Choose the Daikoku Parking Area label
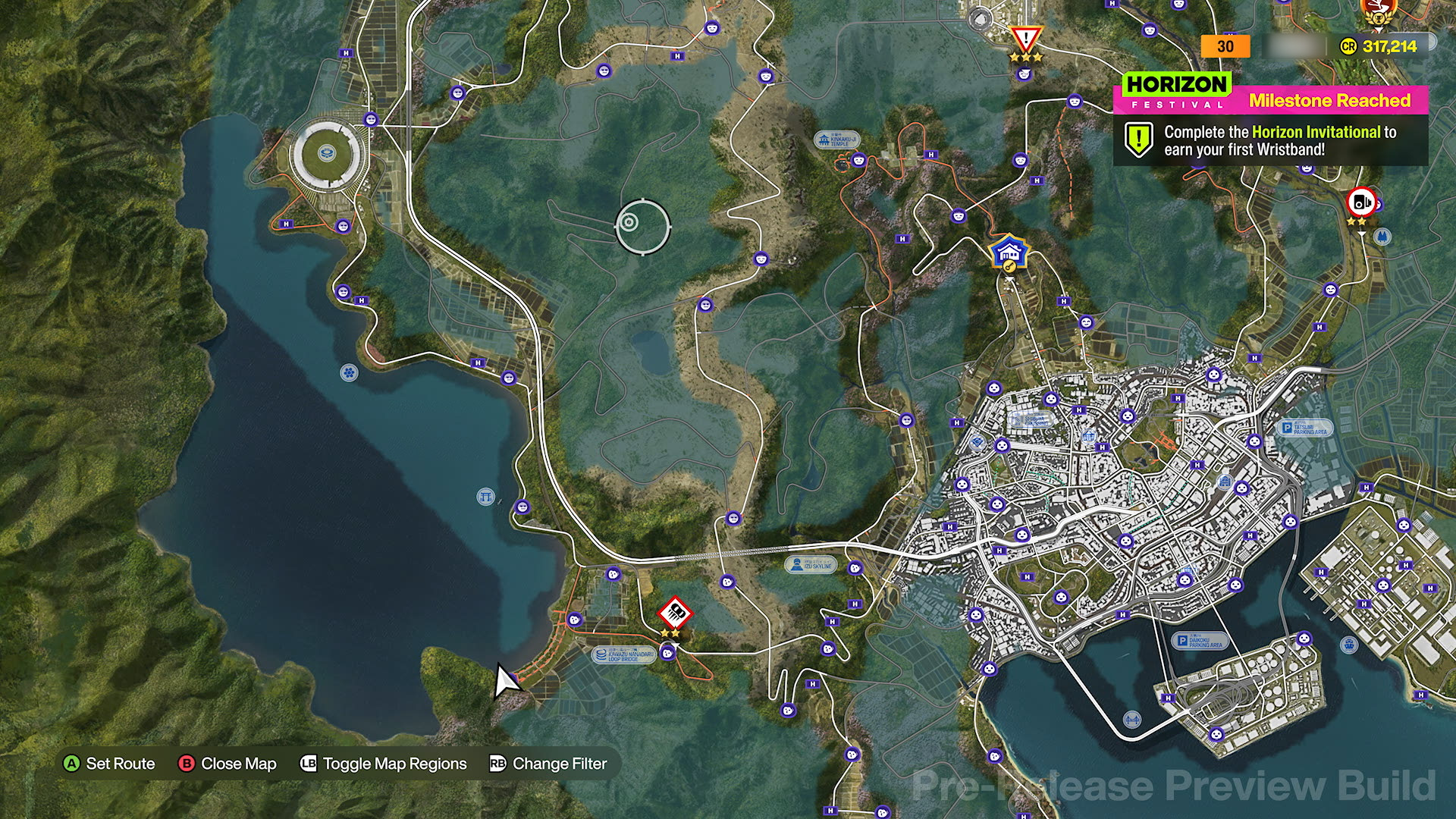1456x819 pixels. click(1199, 642)
